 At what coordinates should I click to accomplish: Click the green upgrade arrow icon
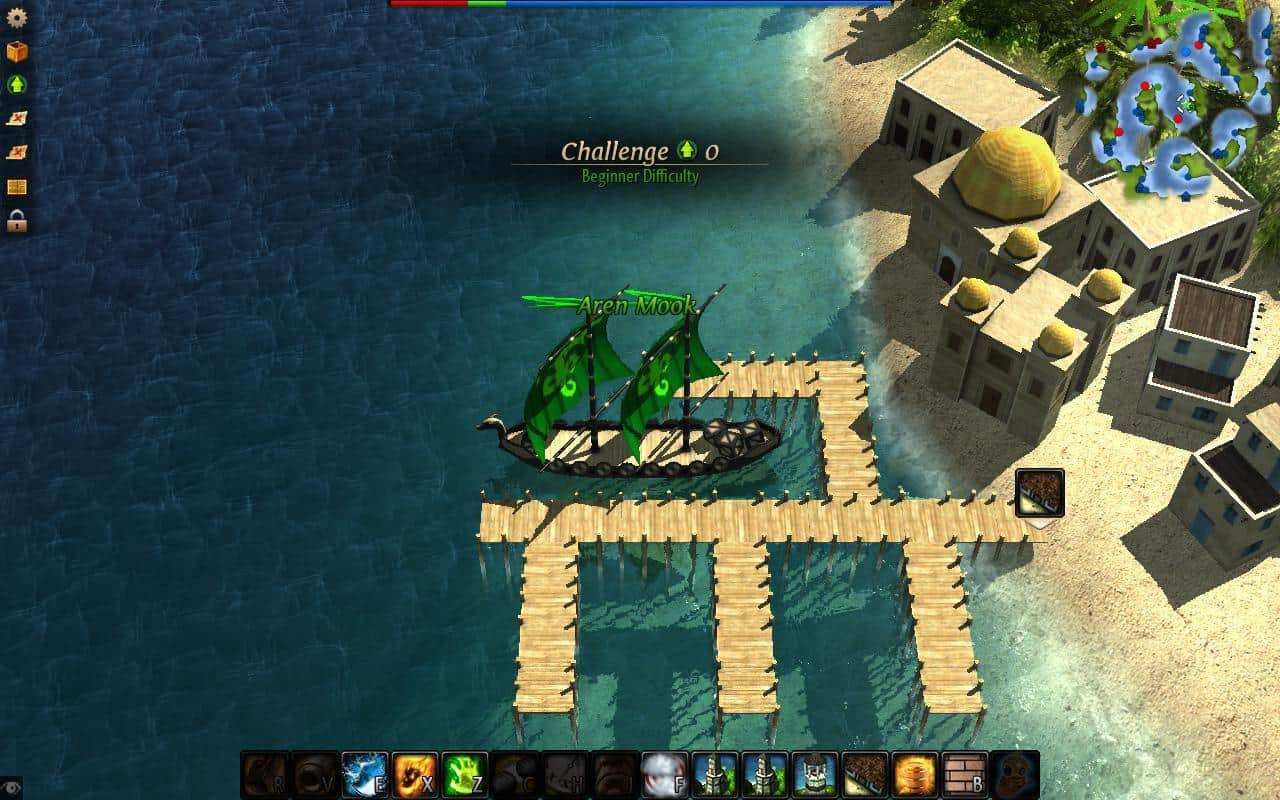16,85
